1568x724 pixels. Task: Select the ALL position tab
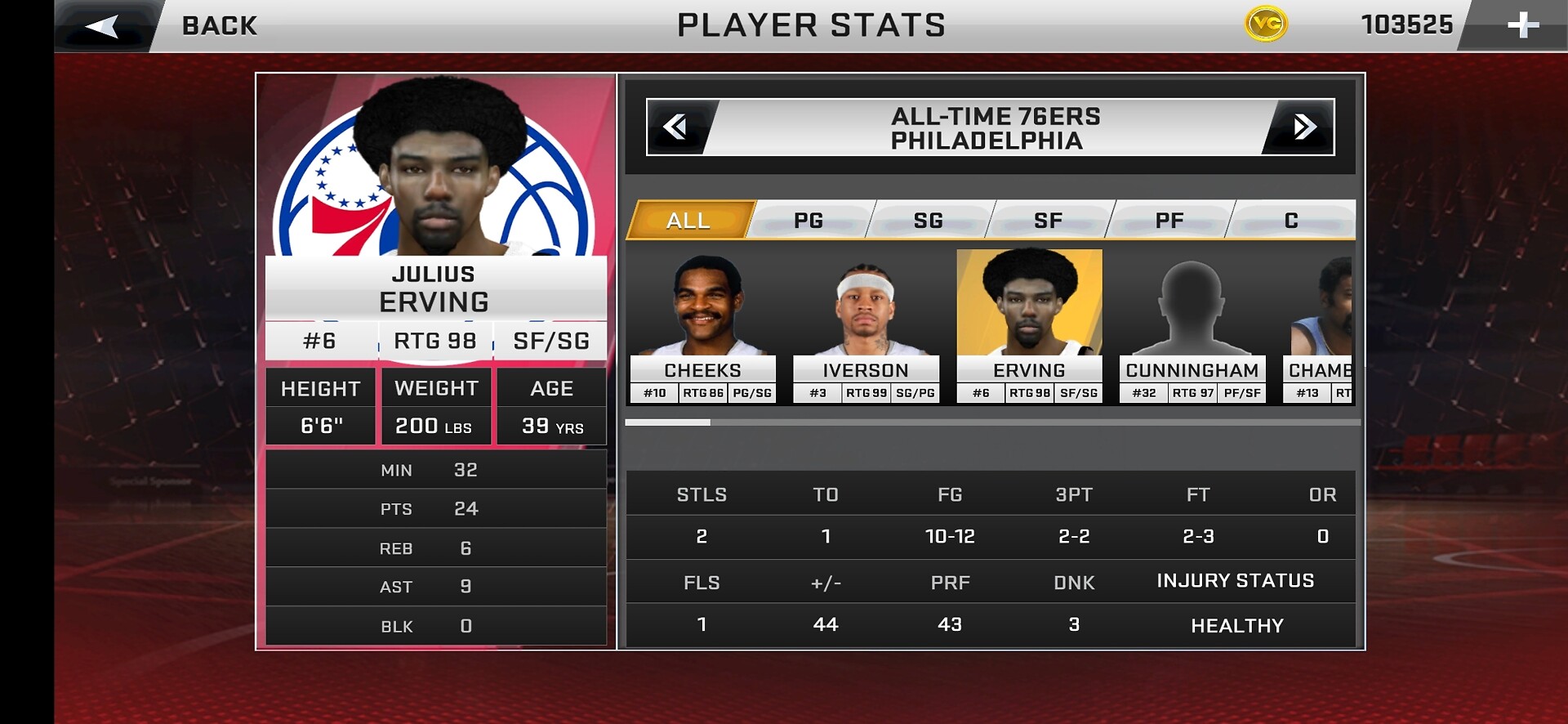pyautogui.click(x=688, y=221)
